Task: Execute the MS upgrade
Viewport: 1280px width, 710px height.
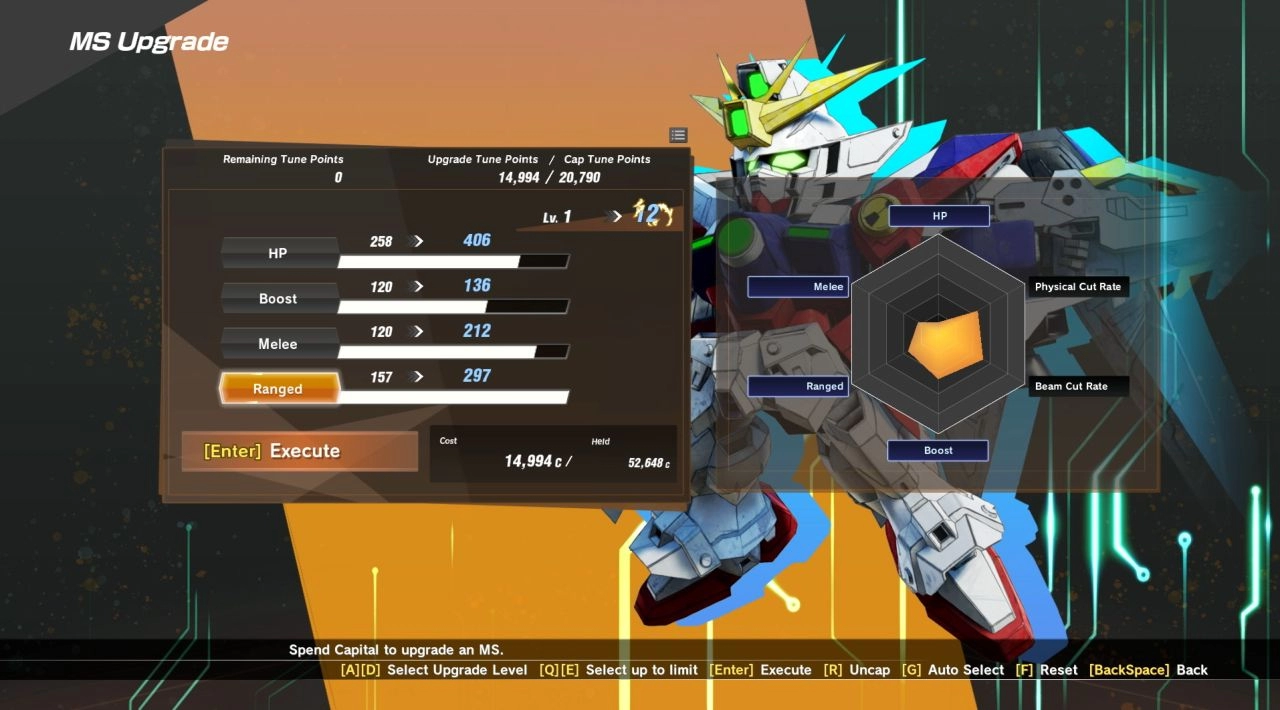Action: tap(299, 451)
